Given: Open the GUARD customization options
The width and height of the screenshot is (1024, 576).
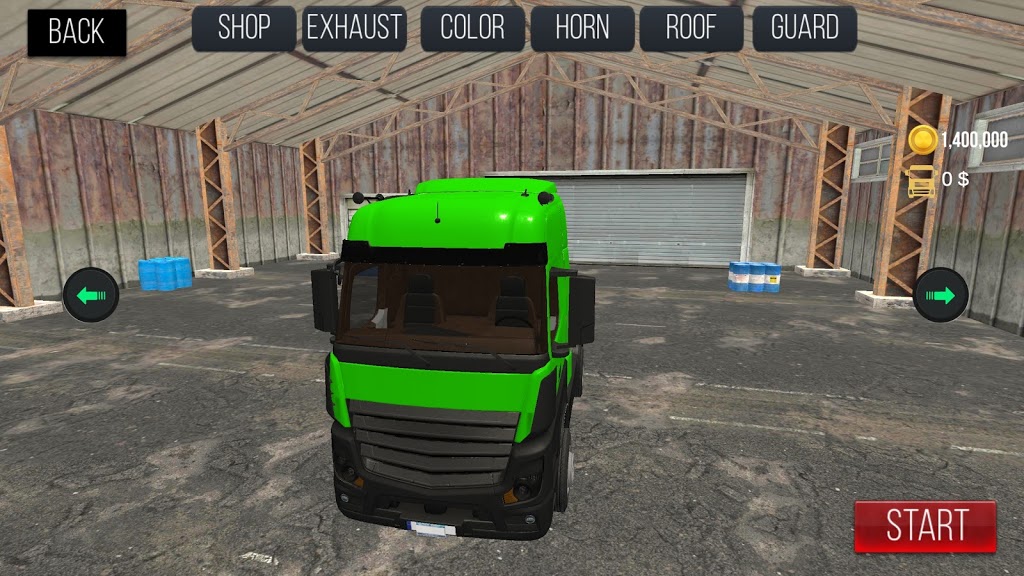Looking at the screenshot, I should pyautogui.click(x=804, y=29).
